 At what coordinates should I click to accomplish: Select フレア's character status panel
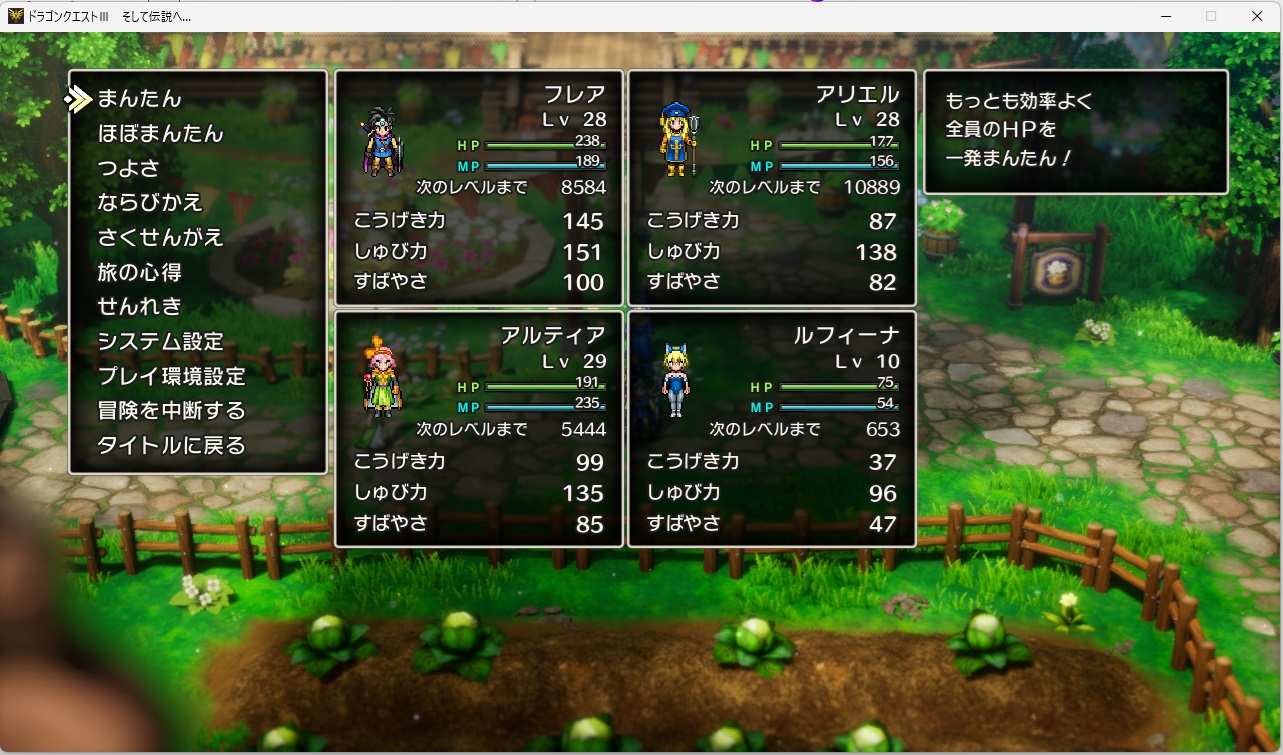(x=479, y=188)
